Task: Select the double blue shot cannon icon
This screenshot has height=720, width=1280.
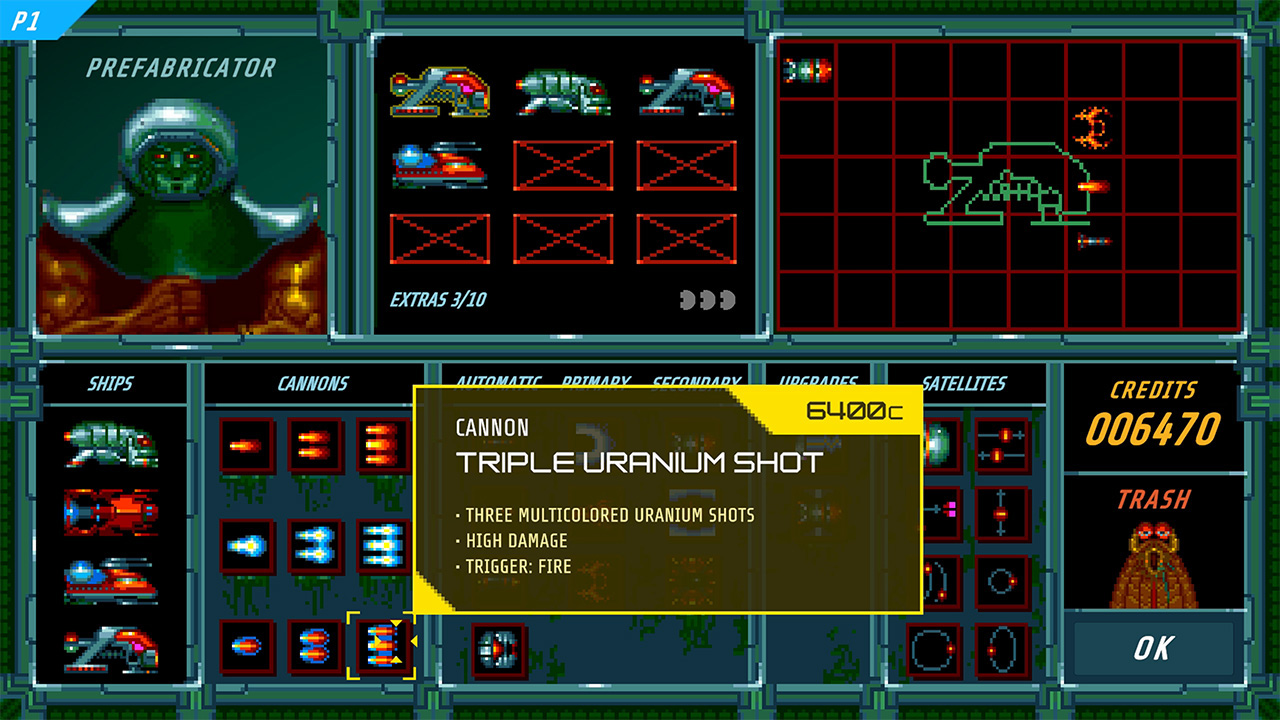Action: (313, 543)
